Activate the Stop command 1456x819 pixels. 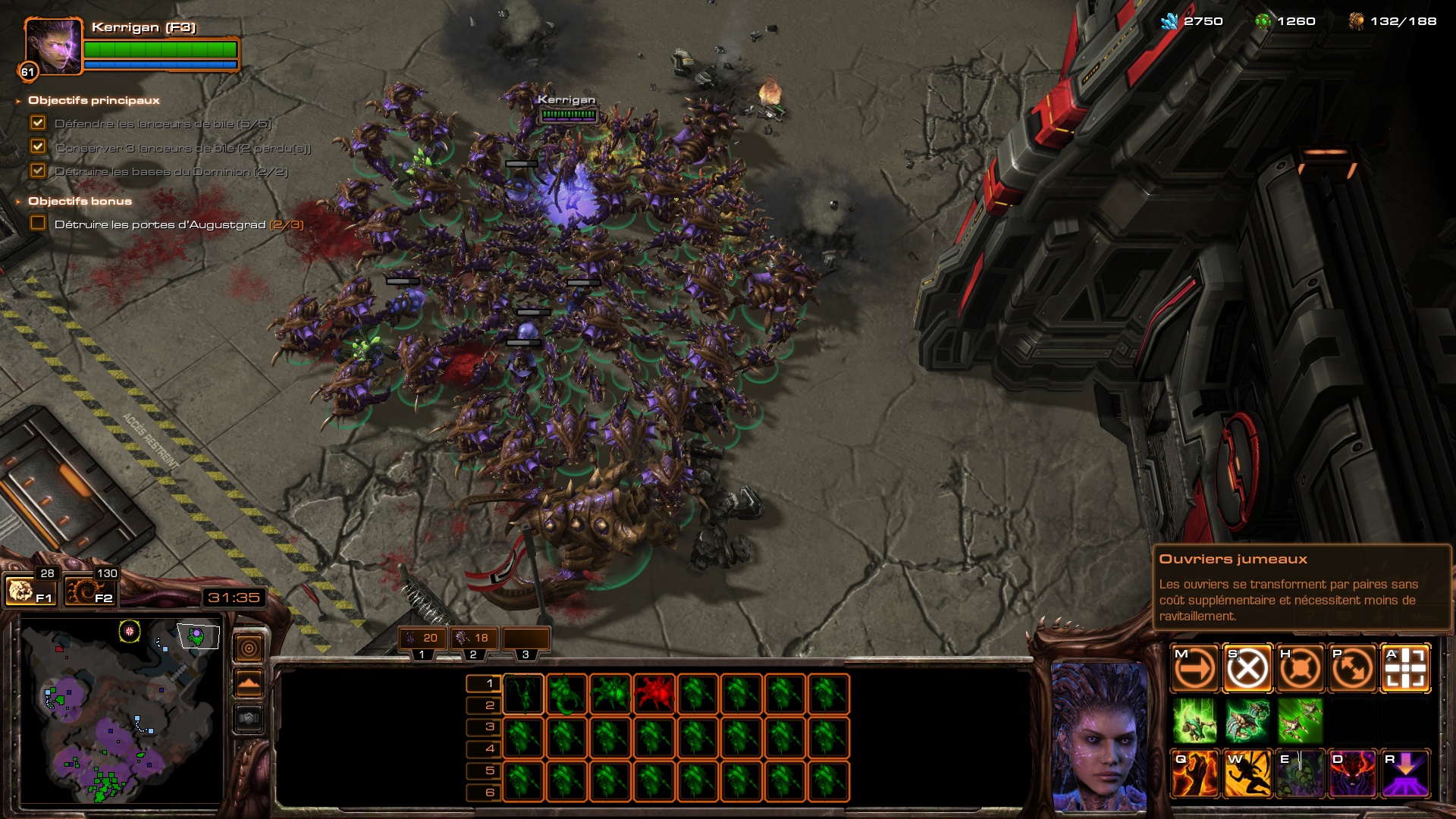(x=1247, y=669)
